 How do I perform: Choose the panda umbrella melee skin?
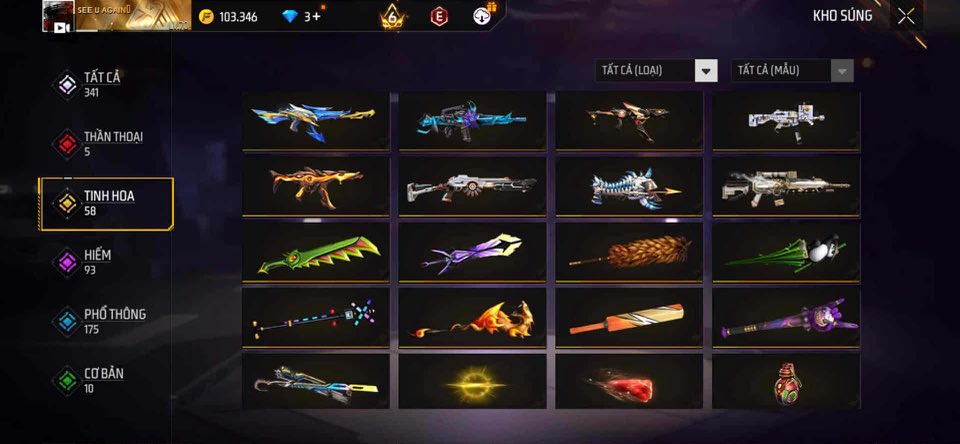[x=786, y=252]
